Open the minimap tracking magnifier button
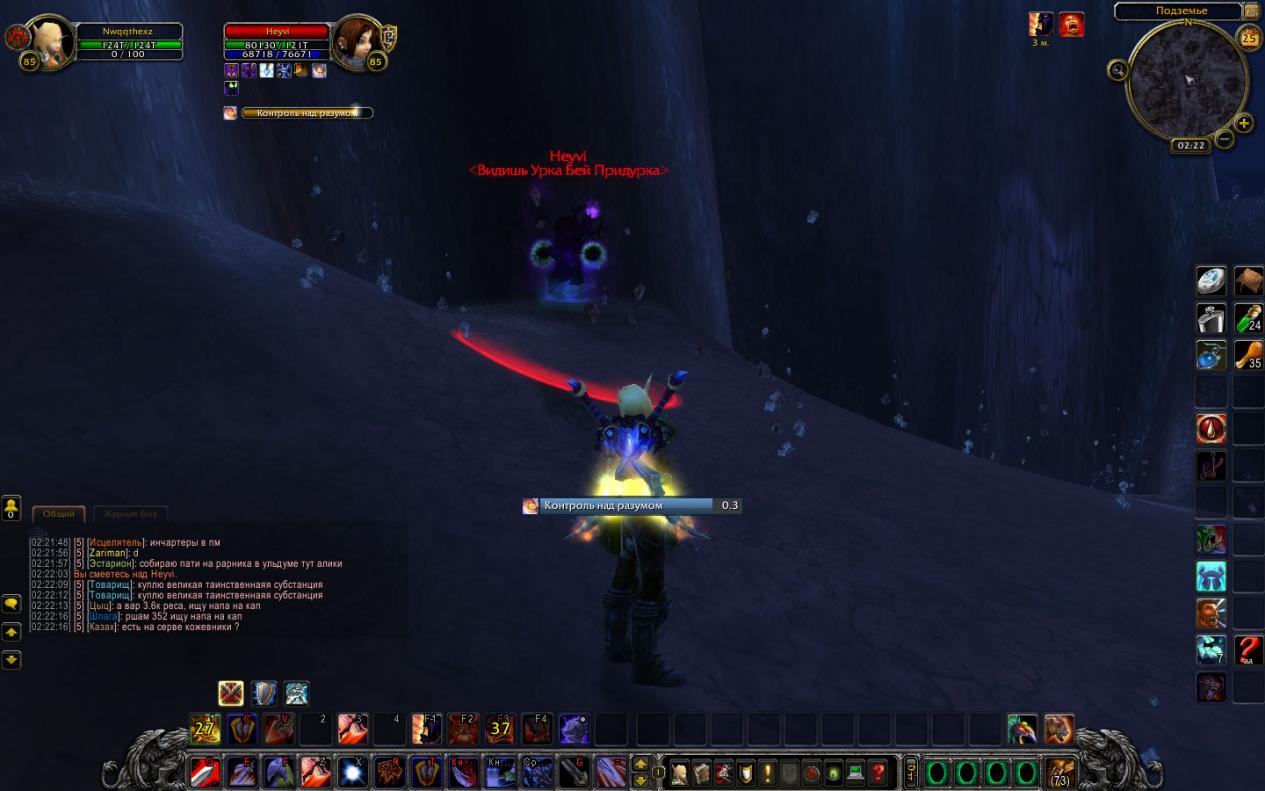 pyautogui.click(x=1118, y=69)
